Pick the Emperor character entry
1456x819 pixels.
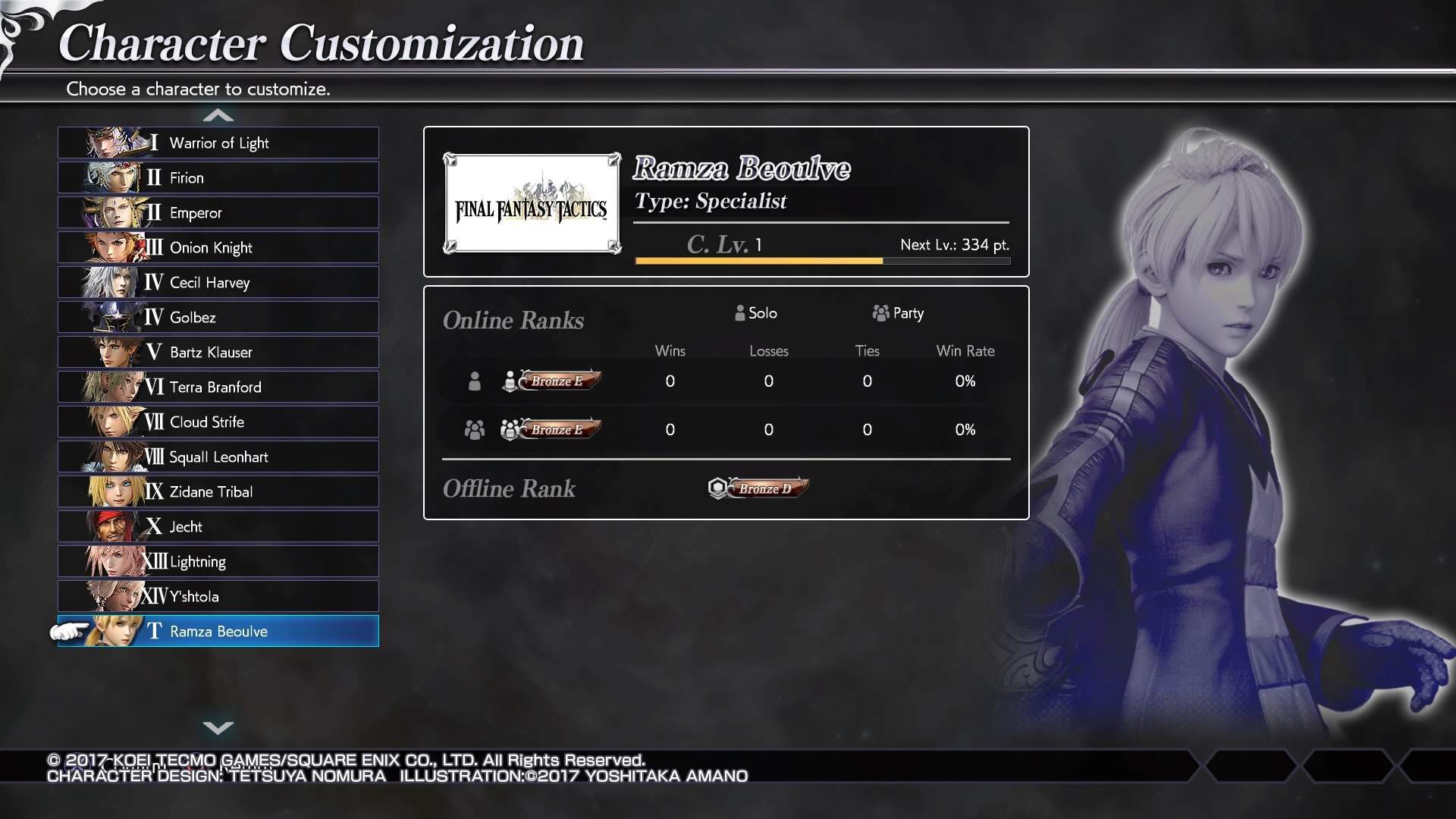(x=218, y=212)
